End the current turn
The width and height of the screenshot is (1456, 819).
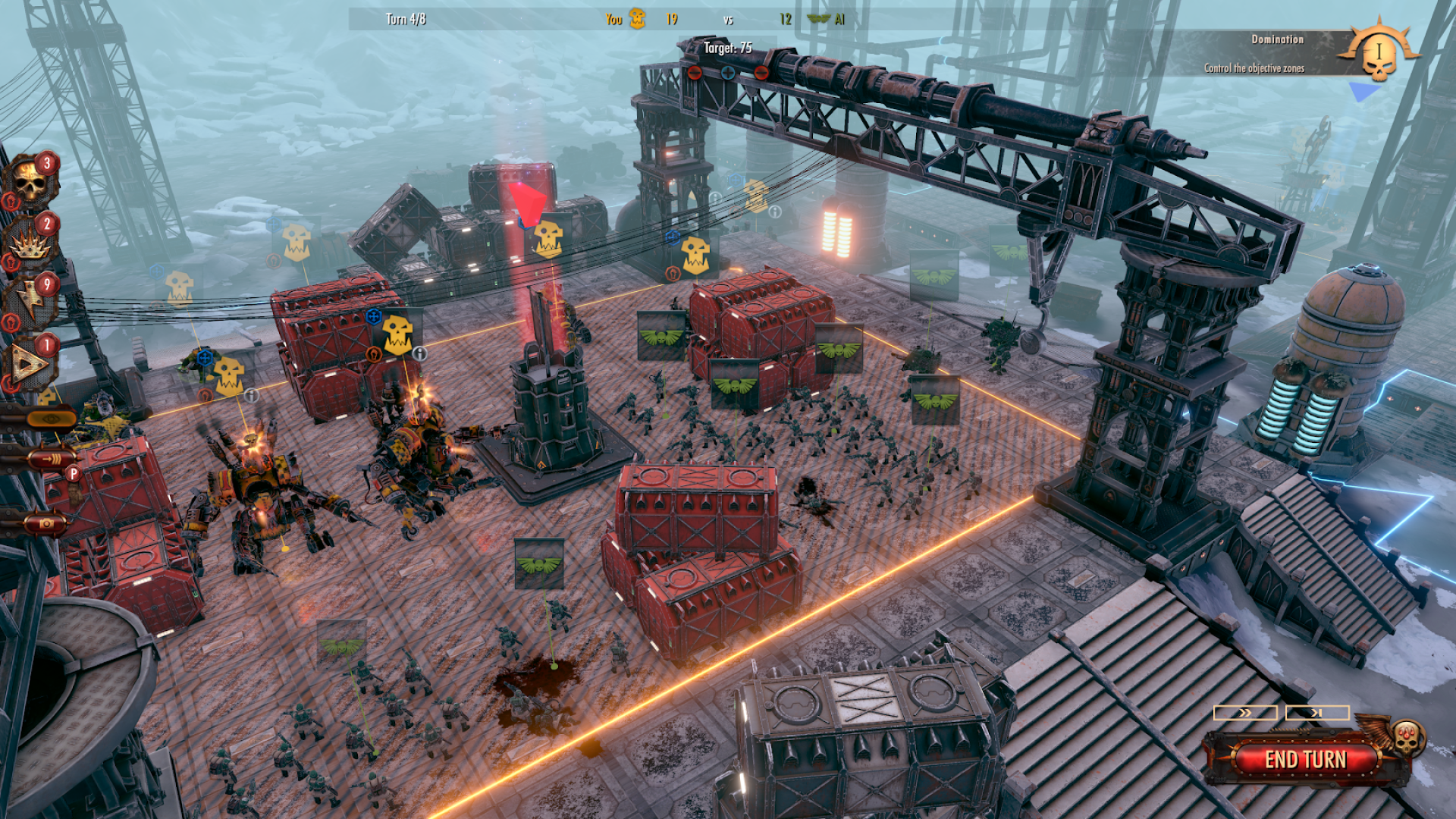click(x=1304, y=759)
